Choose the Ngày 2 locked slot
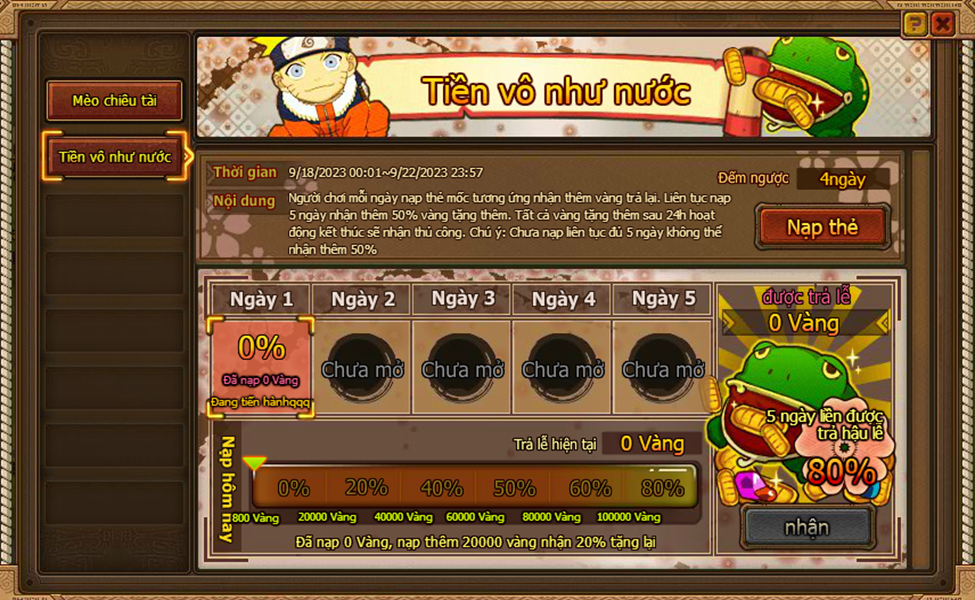Screen dimensions: 975x600 362,367
